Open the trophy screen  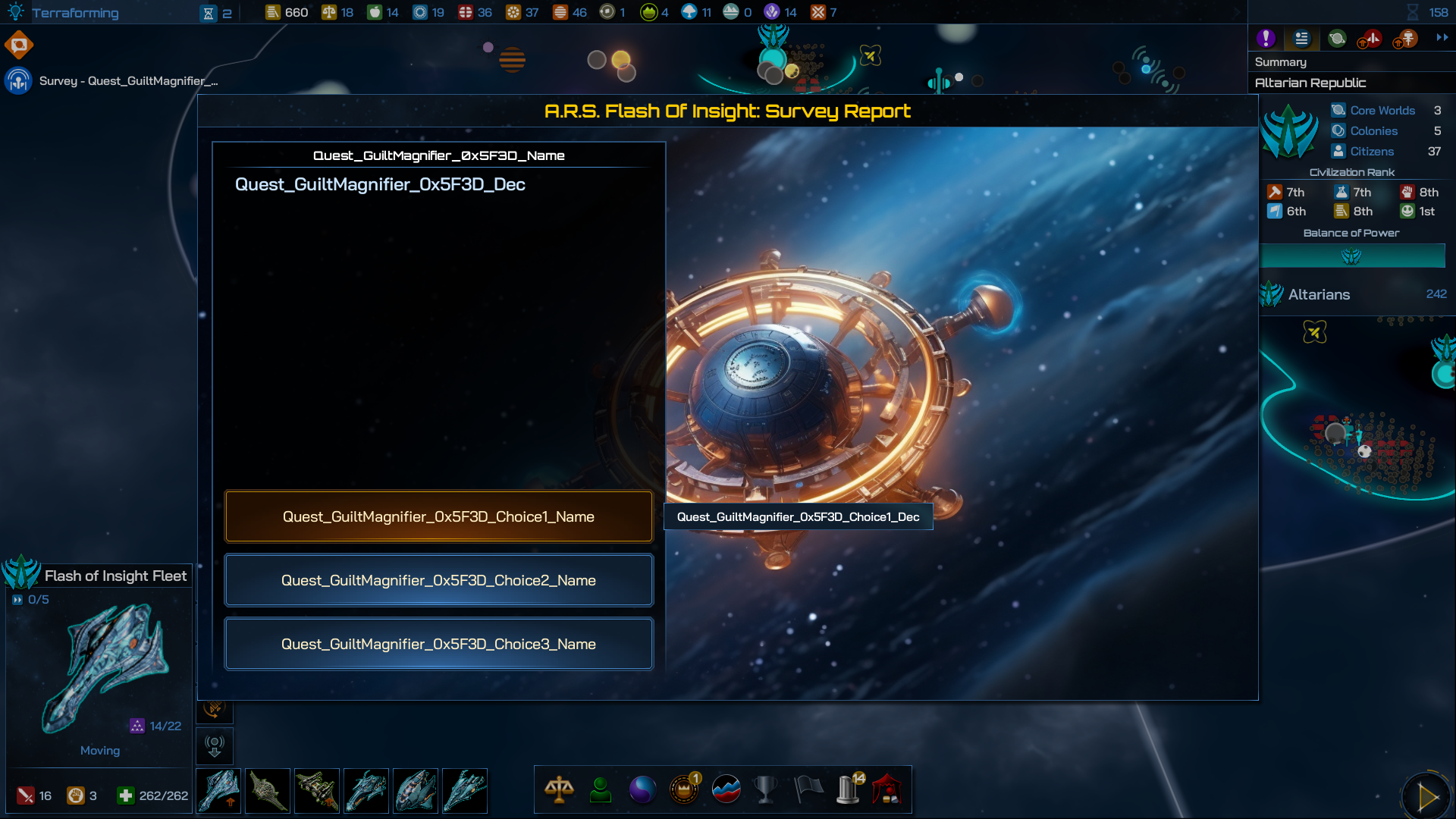pyautogui.click(x=766, y=789)
